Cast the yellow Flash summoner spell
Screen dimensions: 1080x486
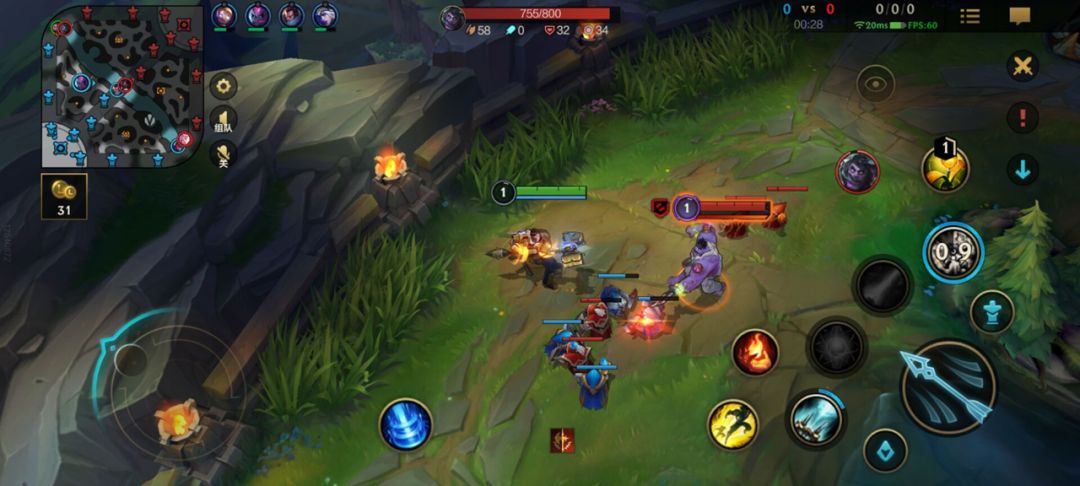[x=733, y=424]
